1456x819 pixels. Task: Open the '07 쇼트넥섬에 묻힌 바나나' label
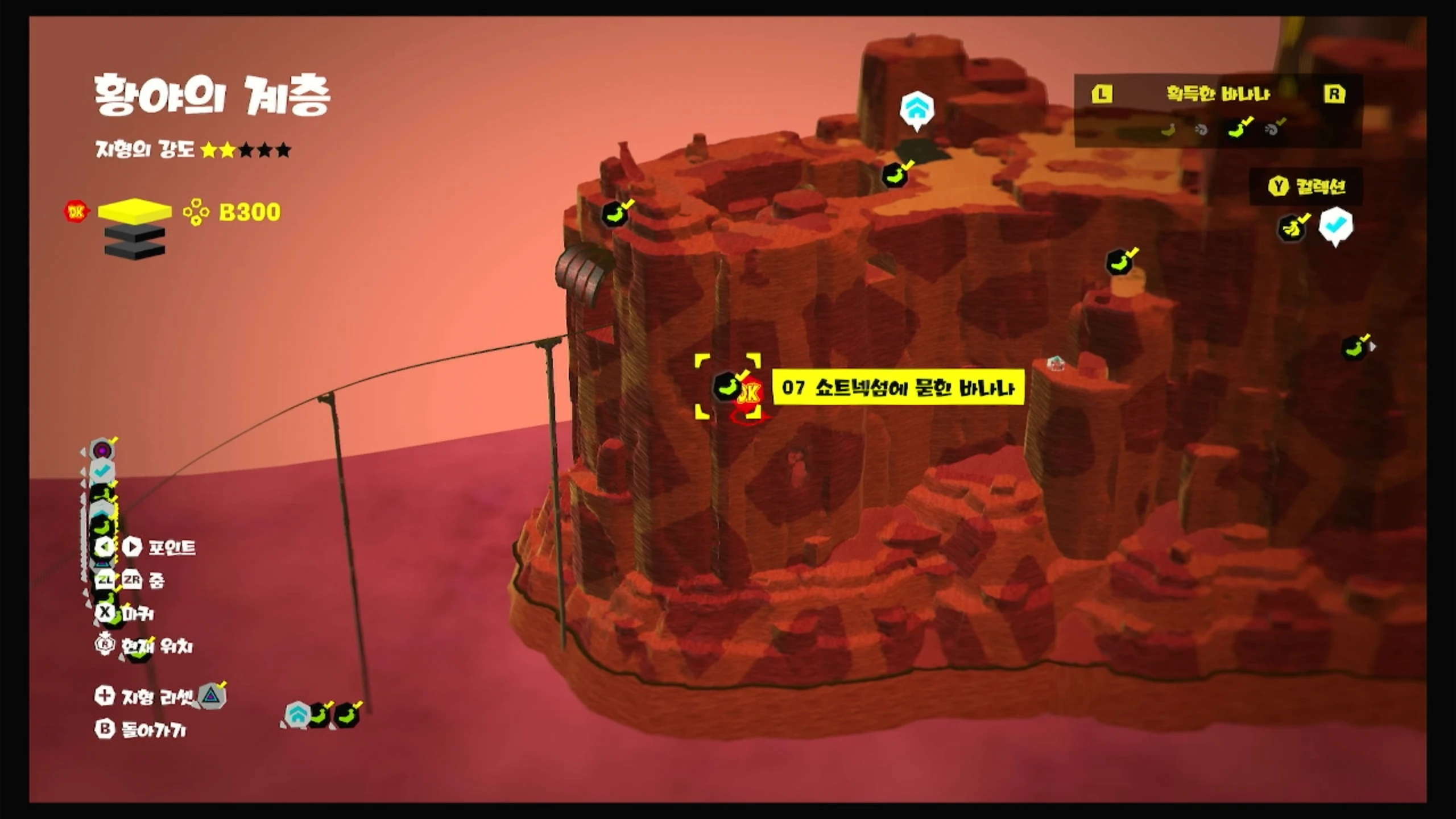(x=898, y=388)
